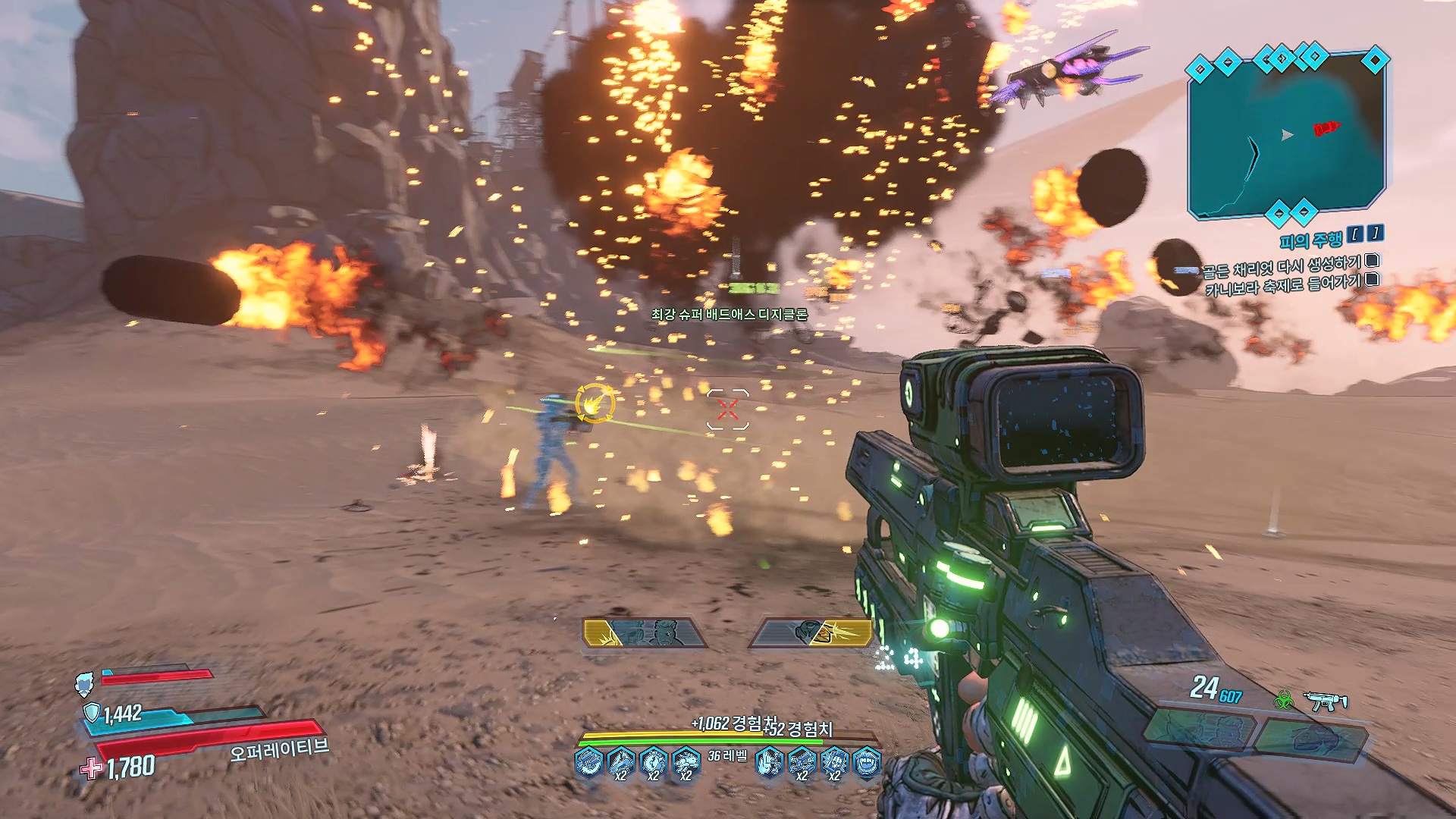Select the 피의 주행 mission title
The image size is (1456, 819).
pos(1310,241)
